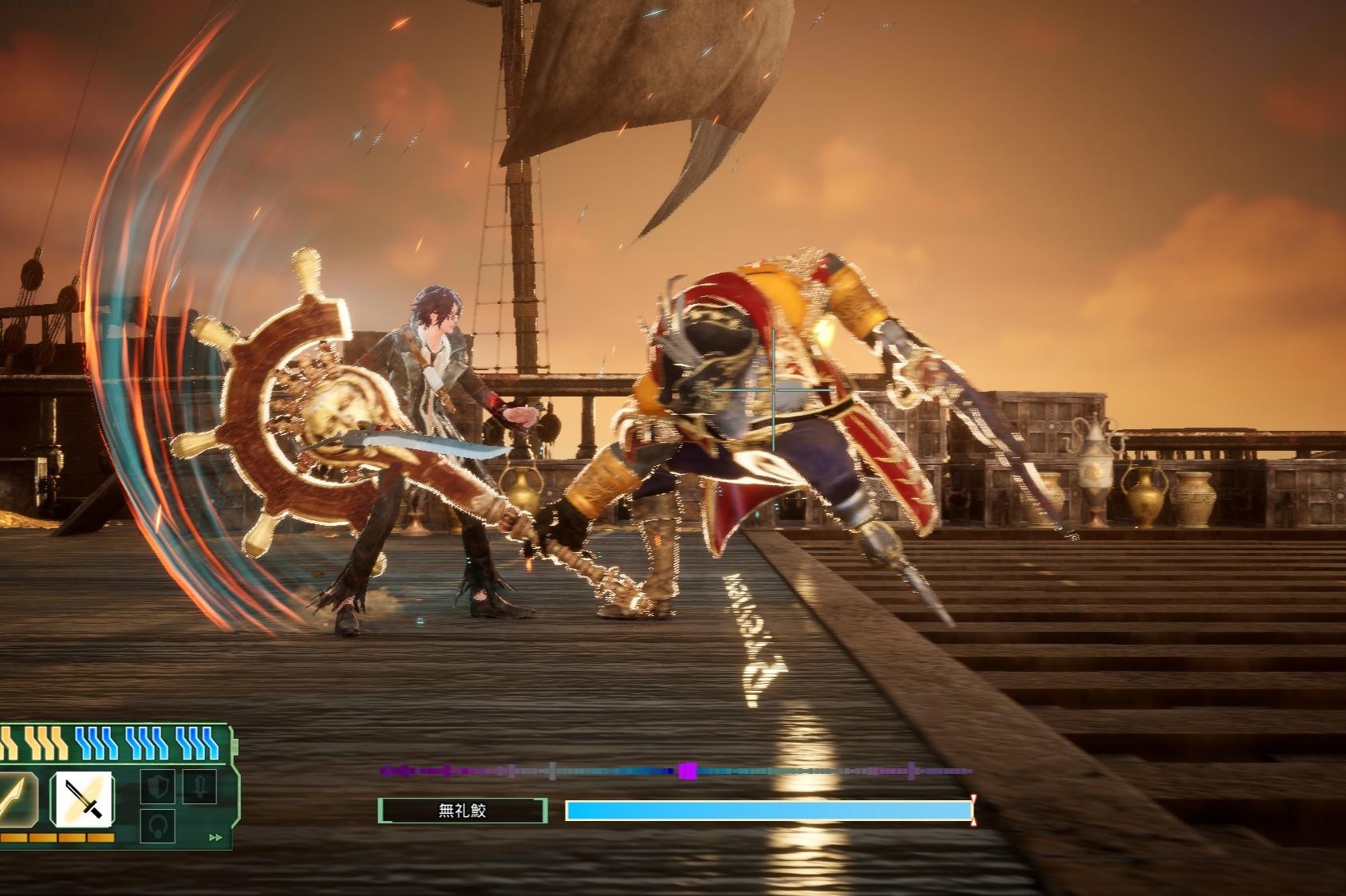The image size is (1346, 896).
Task: Select the highlighted sword weapon icon
Action: [82, 798]
